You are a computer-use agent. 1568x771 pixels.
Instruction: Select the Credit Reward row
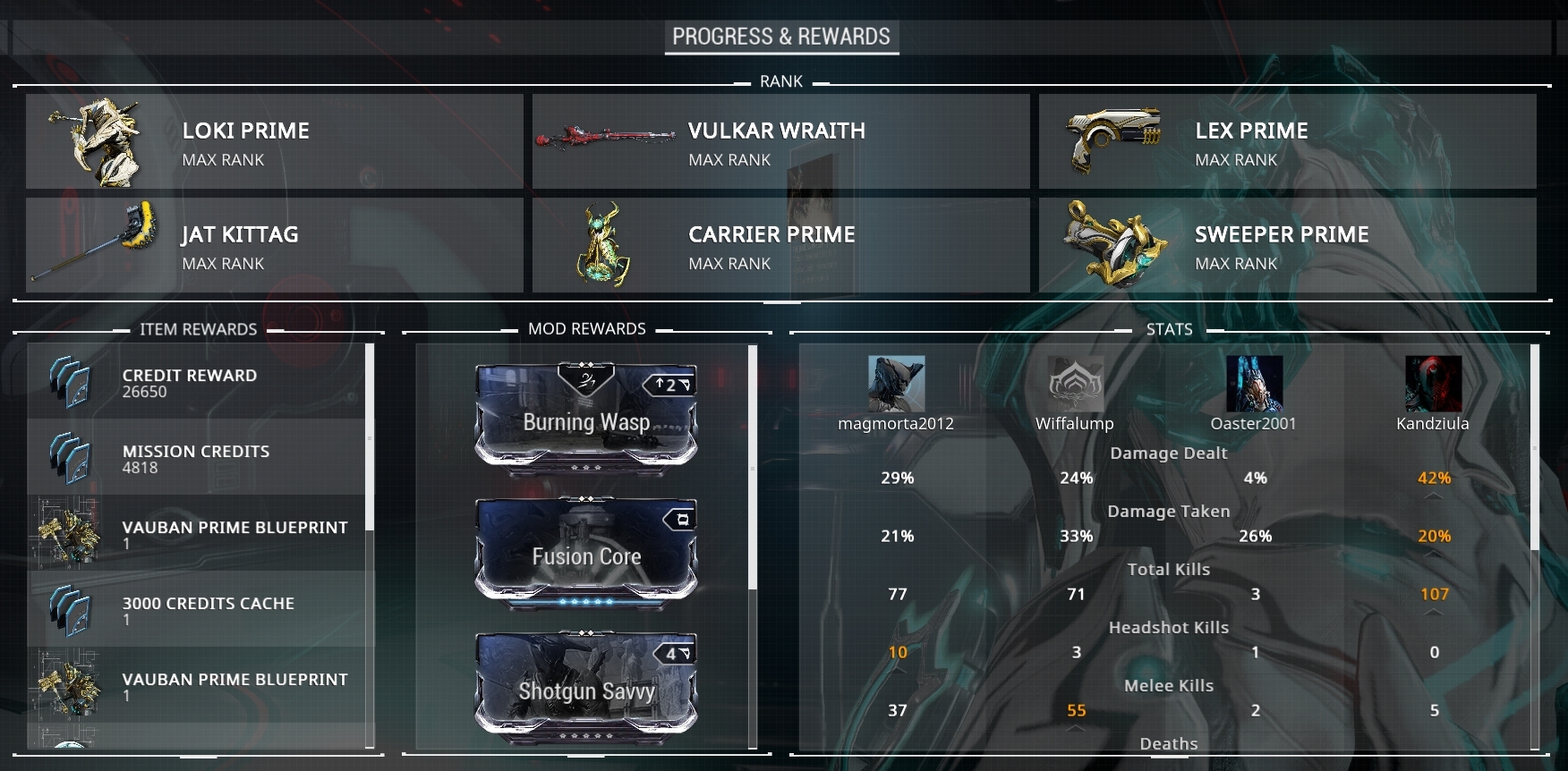coord(197,383)
